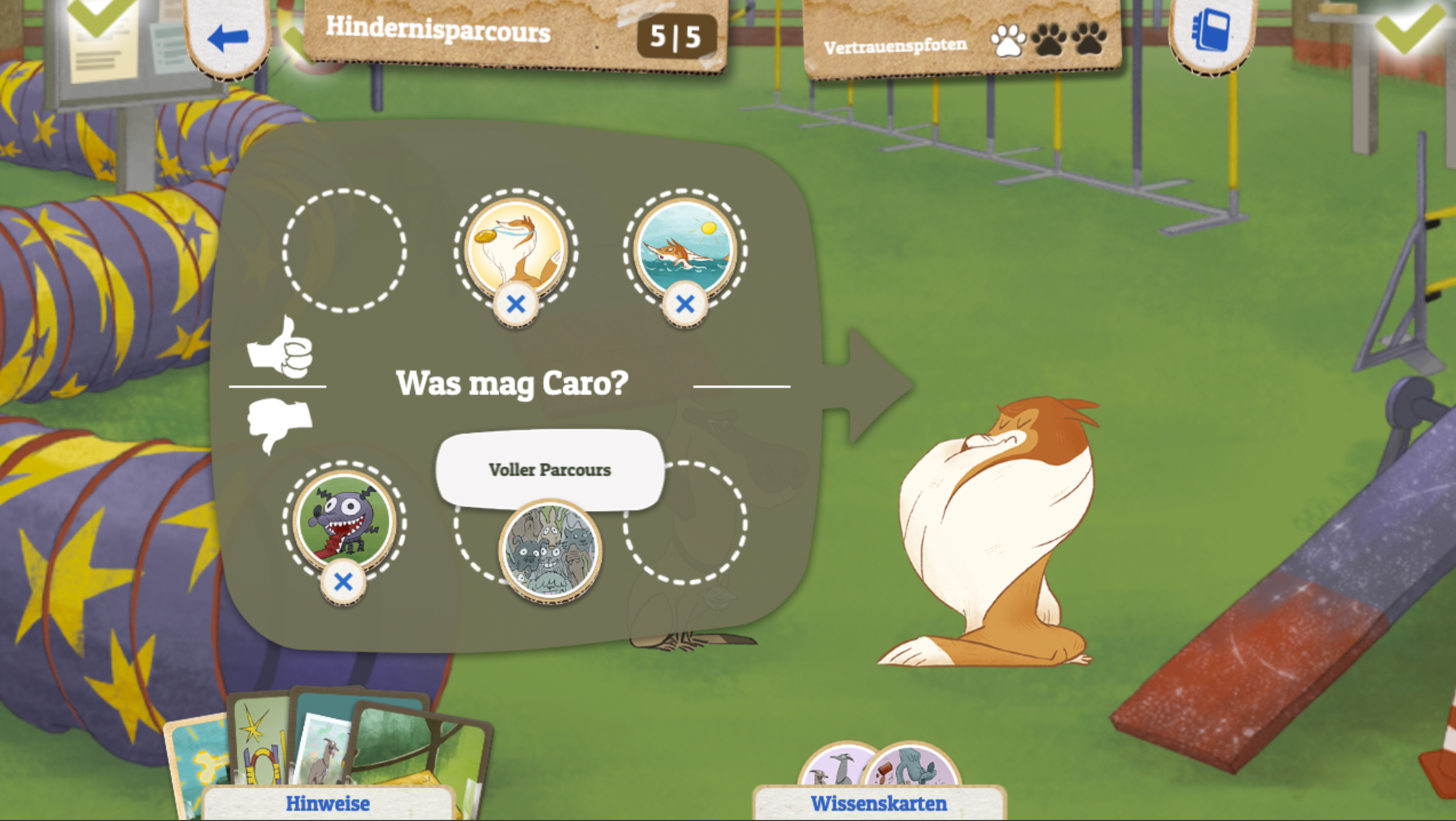Image resolution: width=1456 pixels, height=821 pixels.
Task: Select the swimming dog token
Action: [x=685, y=246]
